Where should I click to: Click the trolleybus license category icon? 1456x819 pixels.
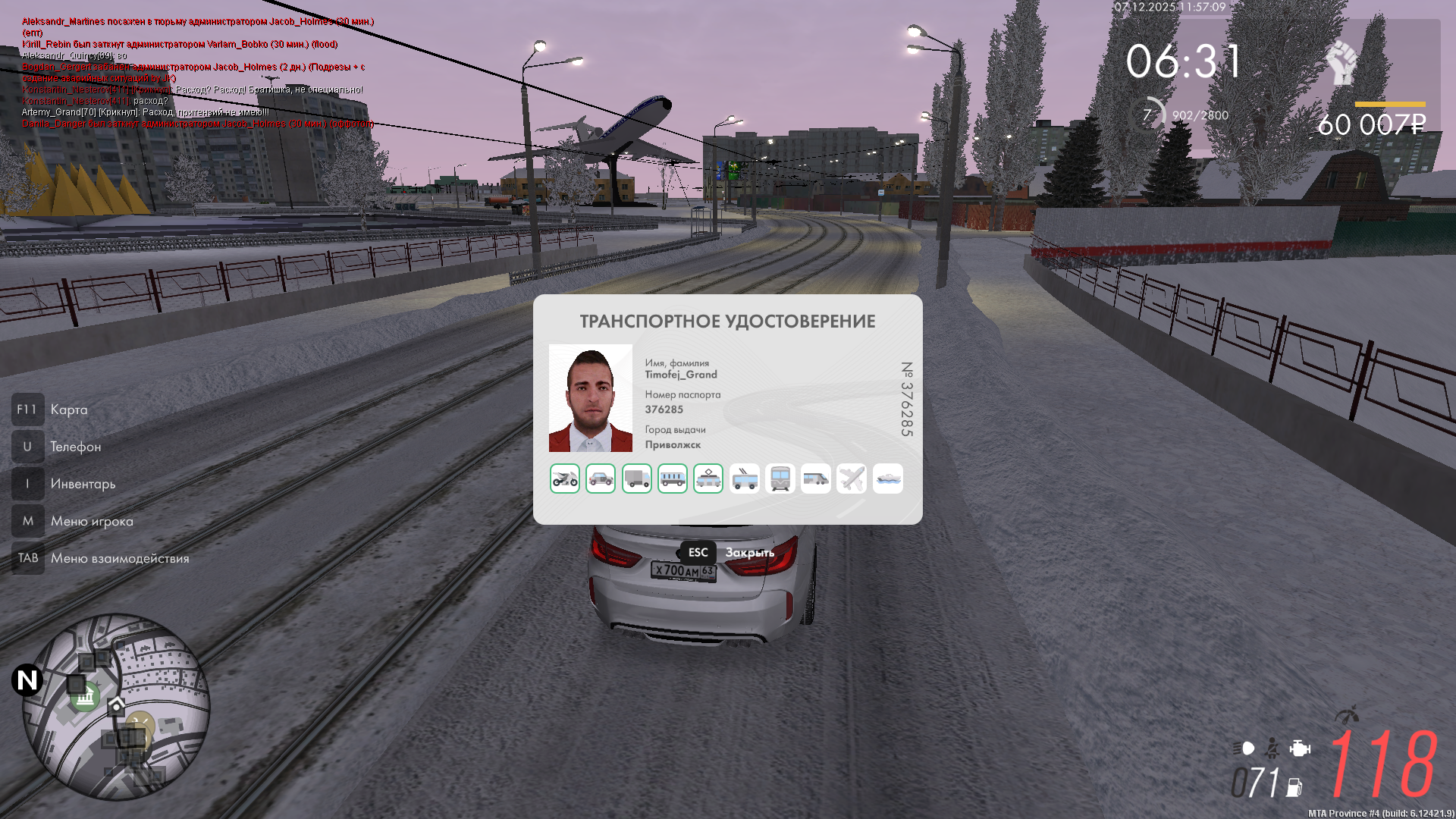click(x=744, y=478)
